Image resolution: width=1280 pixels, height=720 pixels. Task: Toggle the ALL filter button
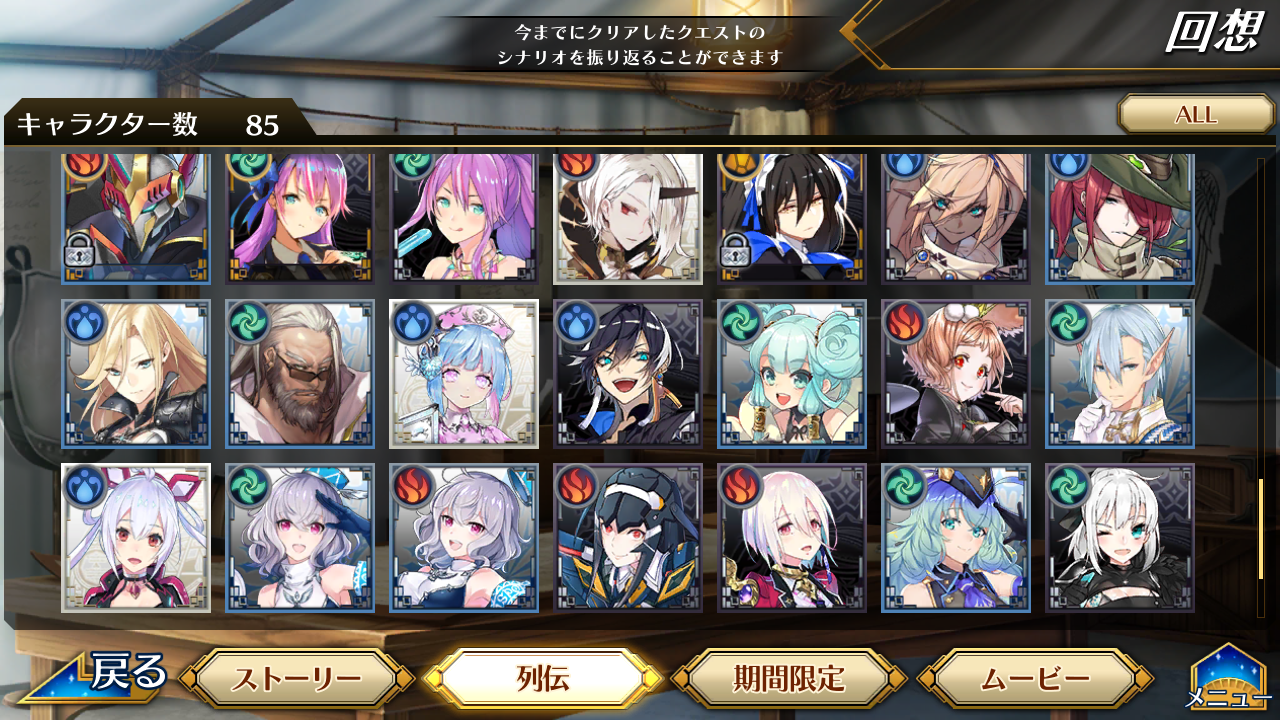(1195, 114)
